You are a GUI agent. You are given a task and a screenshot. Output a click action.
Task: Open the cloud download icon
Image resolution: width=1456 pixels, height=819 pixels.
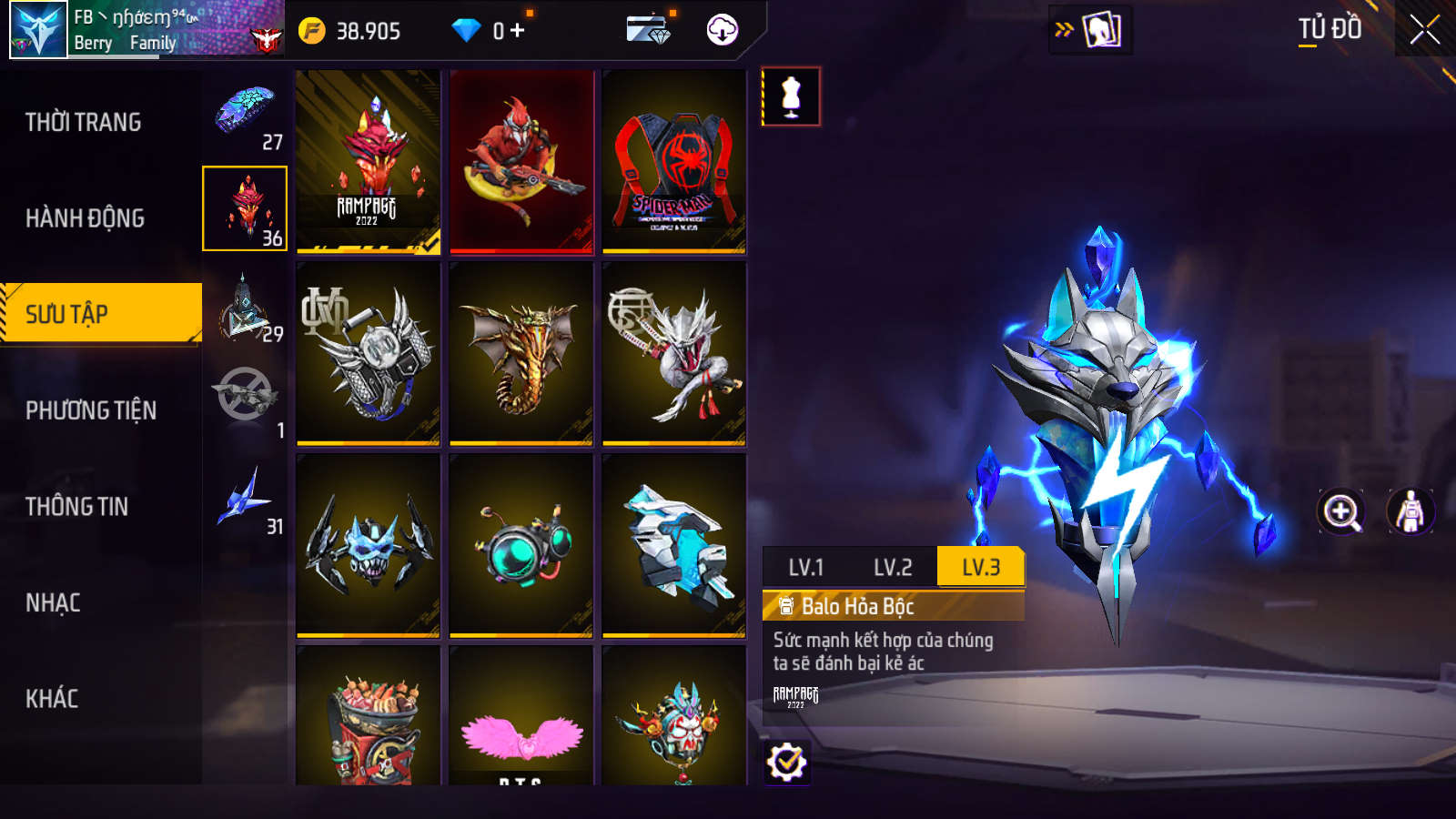723,30
